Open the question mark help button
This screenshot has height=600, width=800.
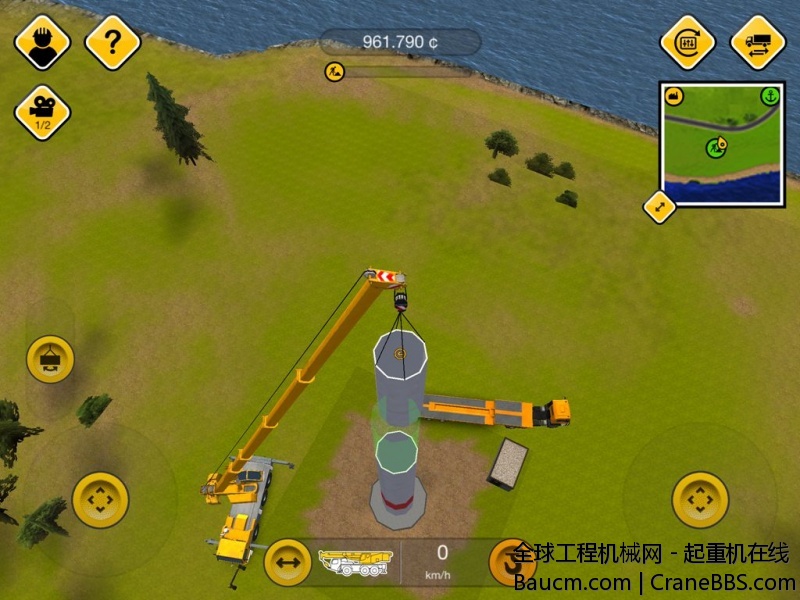[x=112, y=42]
